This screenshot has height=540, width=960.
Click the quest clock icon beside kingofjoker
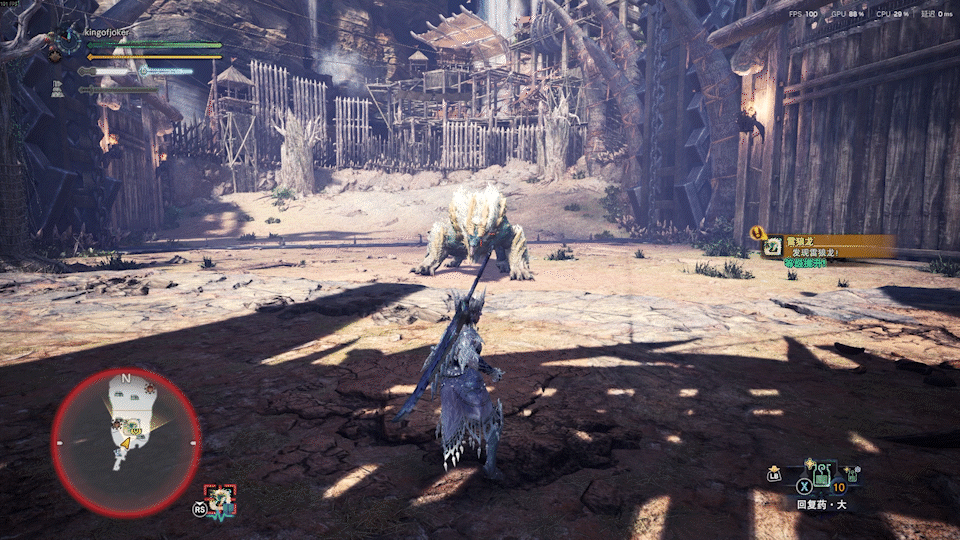click(x=69, y=40)
